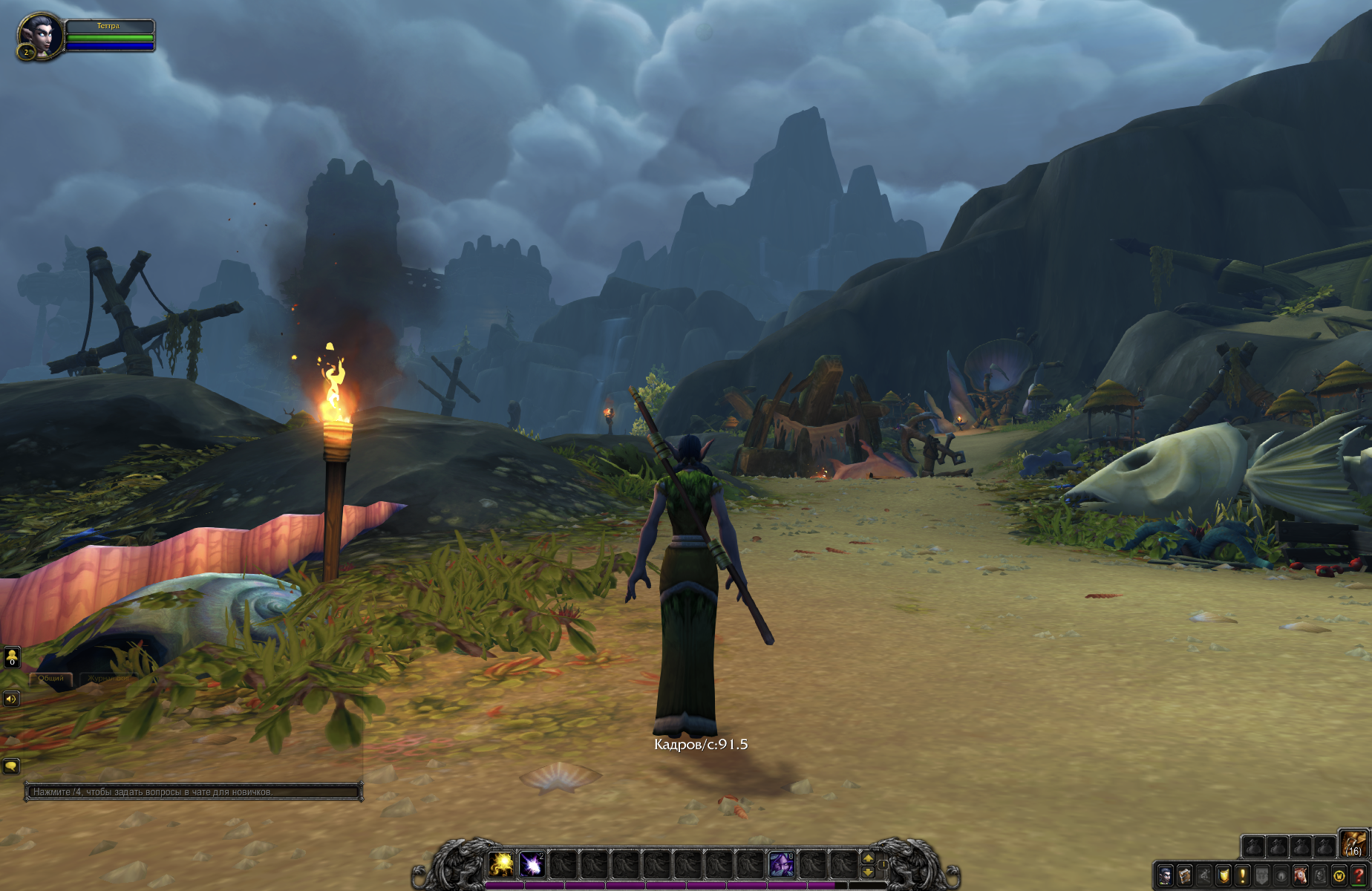Image resolution: width=1372 pixels, height=891 pixels.
Task: Open the backpack with 16 slots
Action: [x=1354, y=844]
